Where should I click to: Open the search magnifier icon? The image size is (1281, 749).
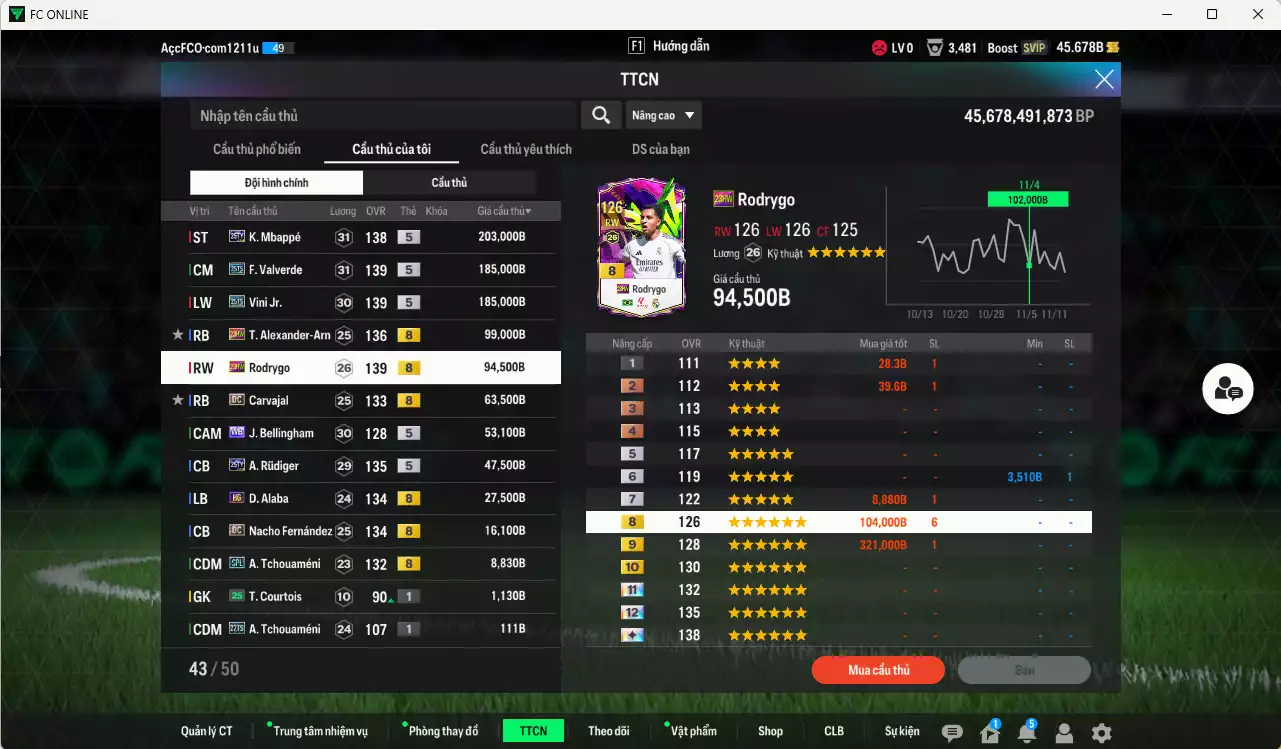pos(601,115)
